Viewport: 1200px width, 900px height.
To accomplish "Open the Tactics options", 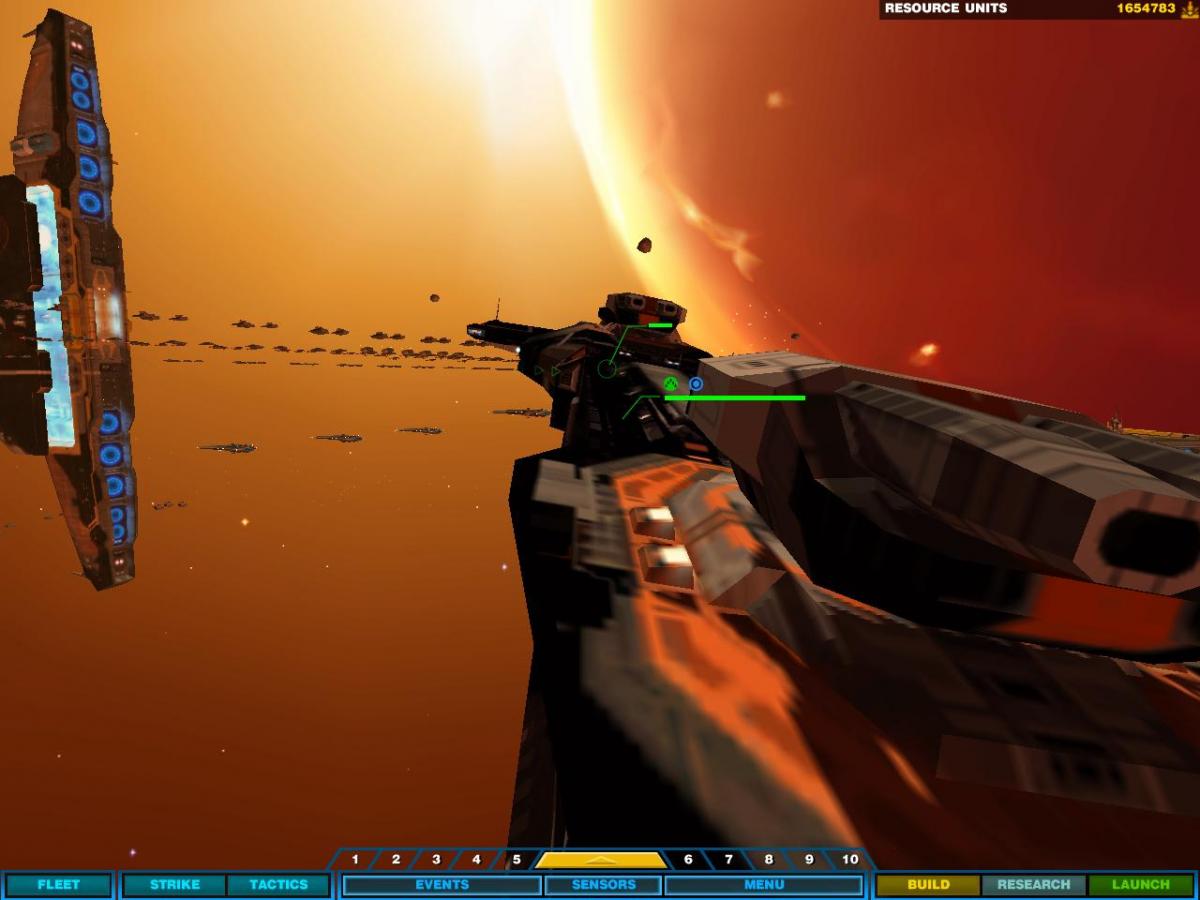I will point(278,885).
